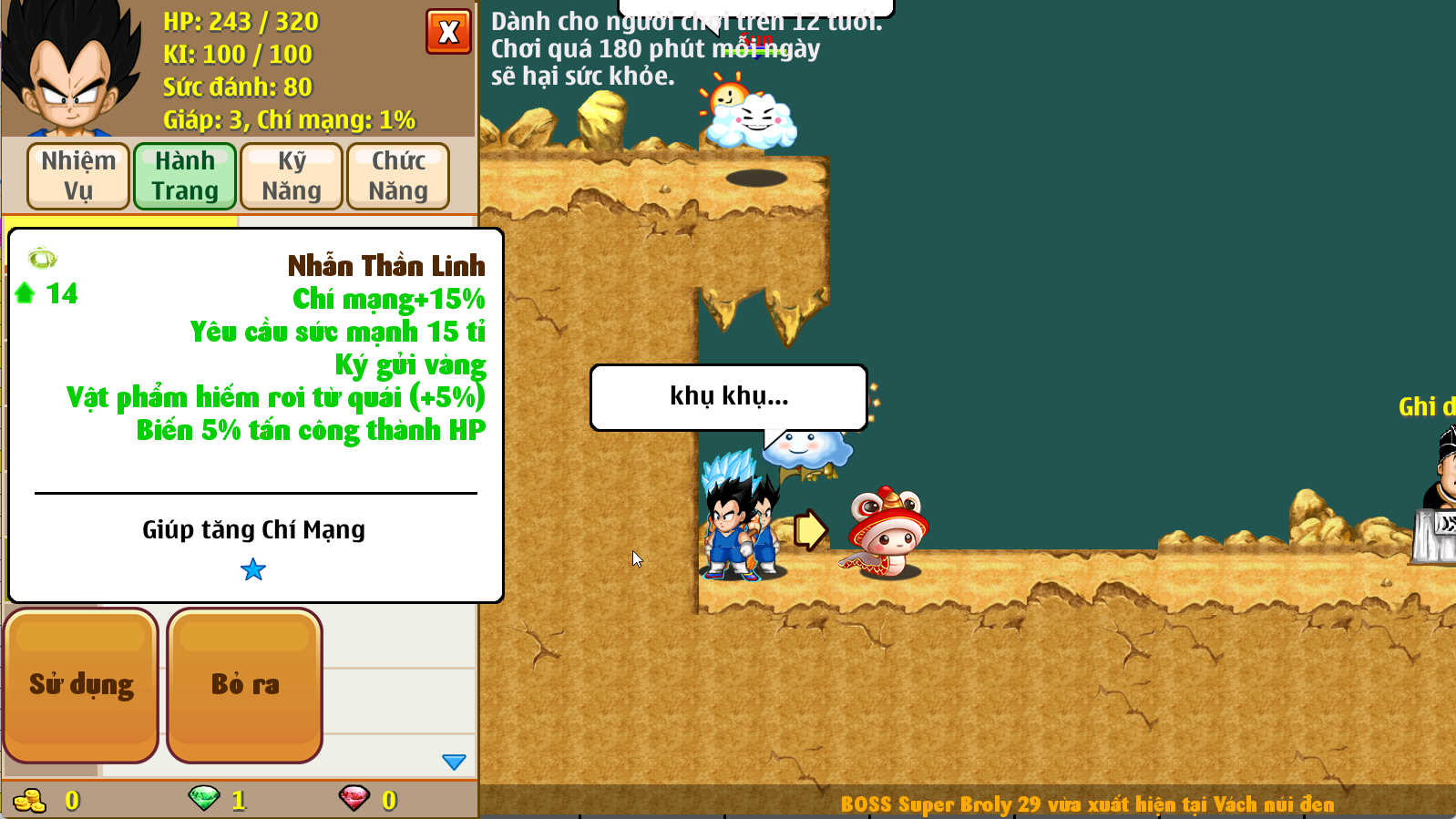Switch to the Nhiệm Vụ tab

click(x=77, y=175)
